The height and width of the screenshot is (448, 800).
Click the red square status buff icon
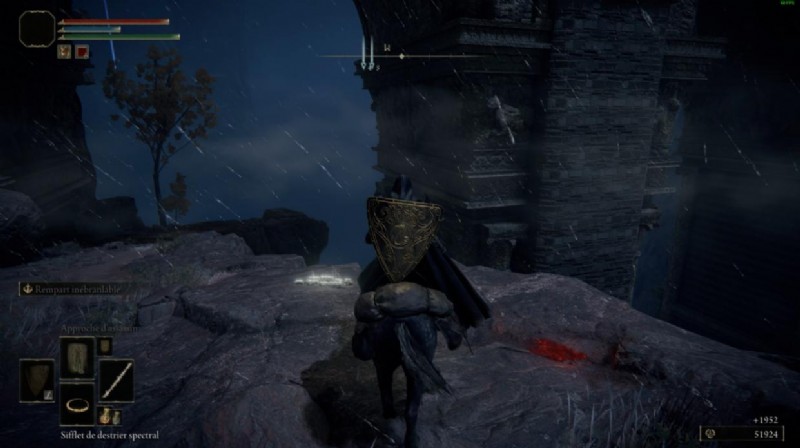point(81,52)
